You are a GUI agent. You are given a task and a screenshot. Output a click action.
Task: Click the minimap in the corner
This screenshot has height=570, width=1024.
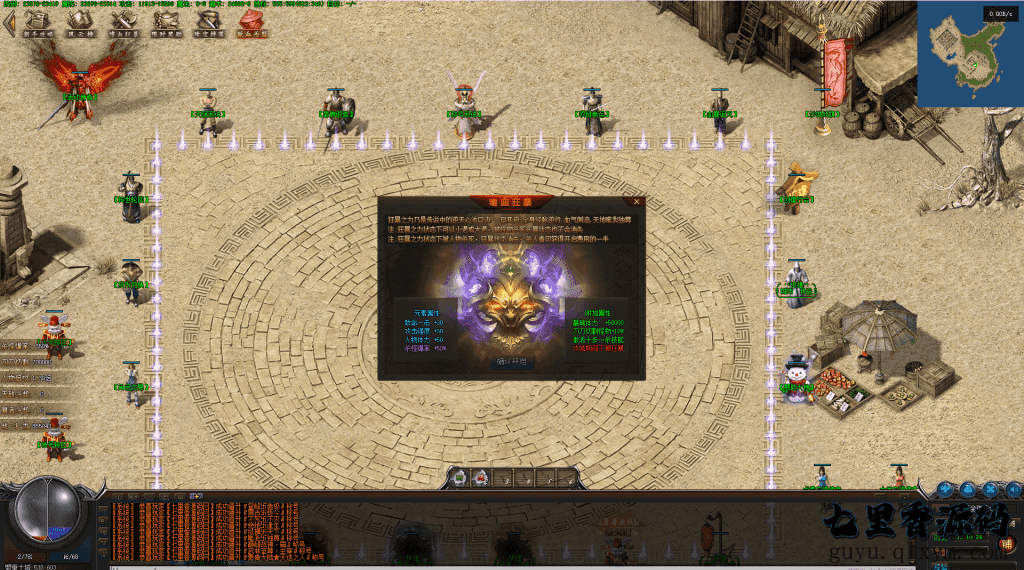tap(970, 54)
